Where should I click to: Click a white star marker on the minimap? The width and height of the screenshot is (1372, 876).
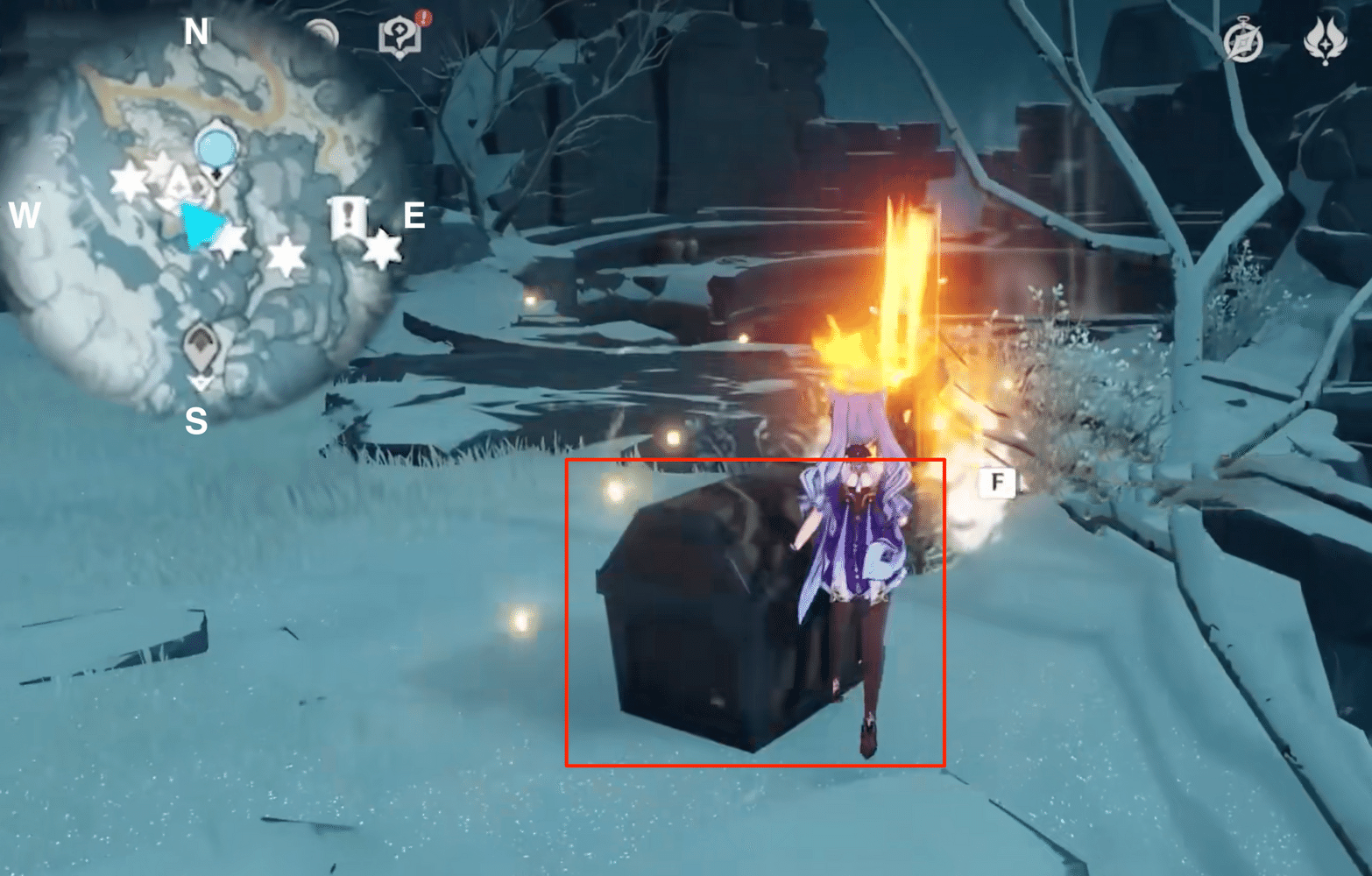point(285,254)
